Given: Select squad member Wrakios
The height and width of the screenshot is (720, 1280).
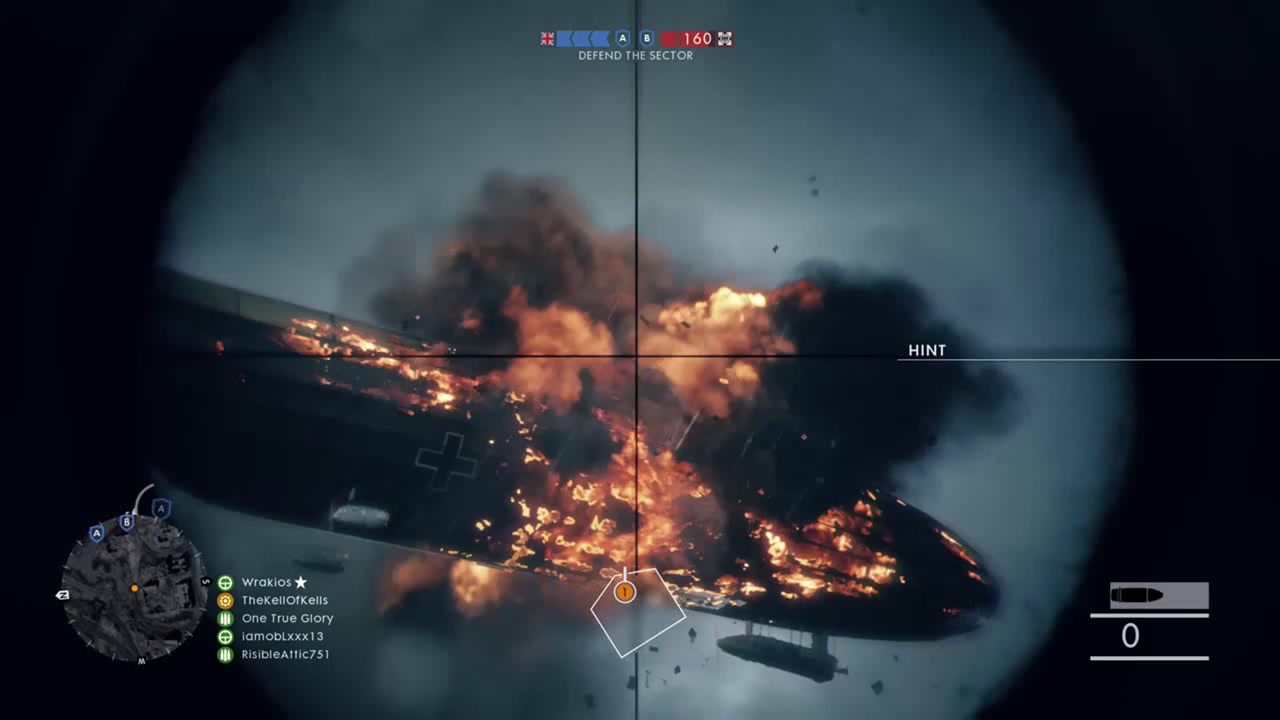Looking at the screenshot, I should click(266, 582).
